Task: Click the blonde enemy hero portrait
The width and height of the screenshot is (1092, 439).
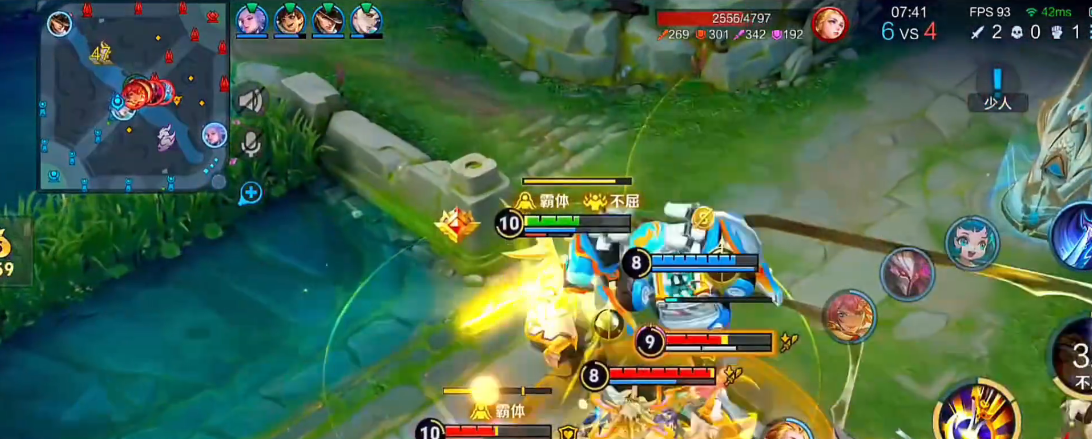Action: coord(828,23)
